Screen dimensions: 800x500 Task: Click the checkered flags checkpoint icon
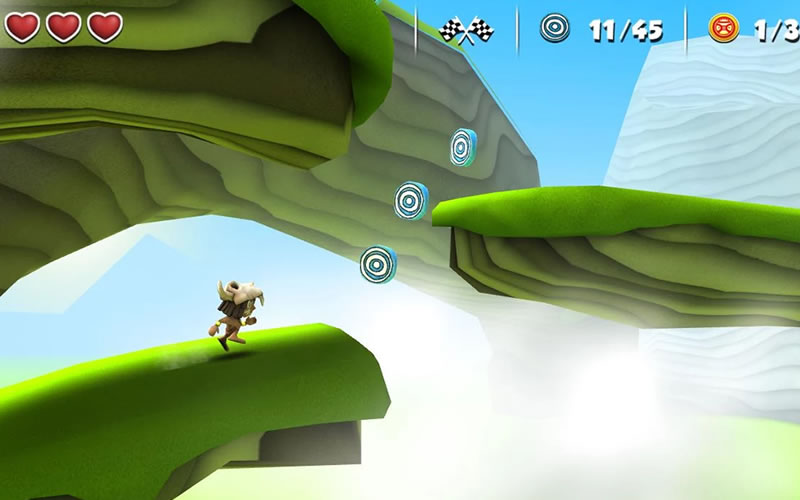click(x=467, y=30)
